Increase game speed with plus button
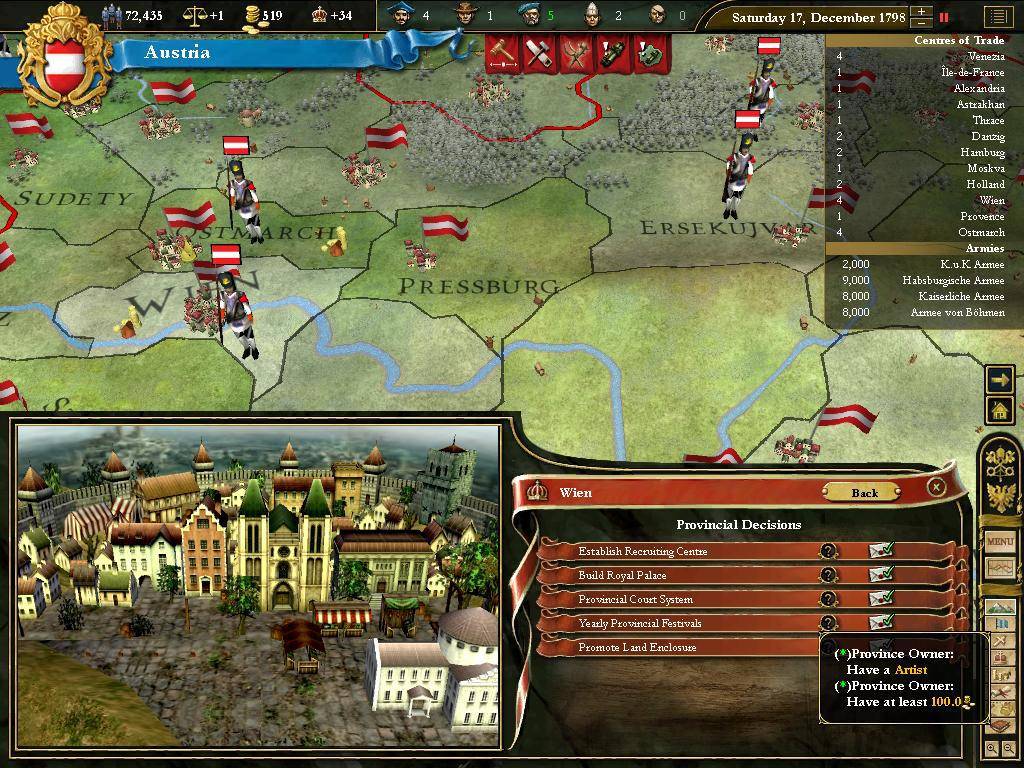Screen dimensions: 1024x768 coord(921,12)
